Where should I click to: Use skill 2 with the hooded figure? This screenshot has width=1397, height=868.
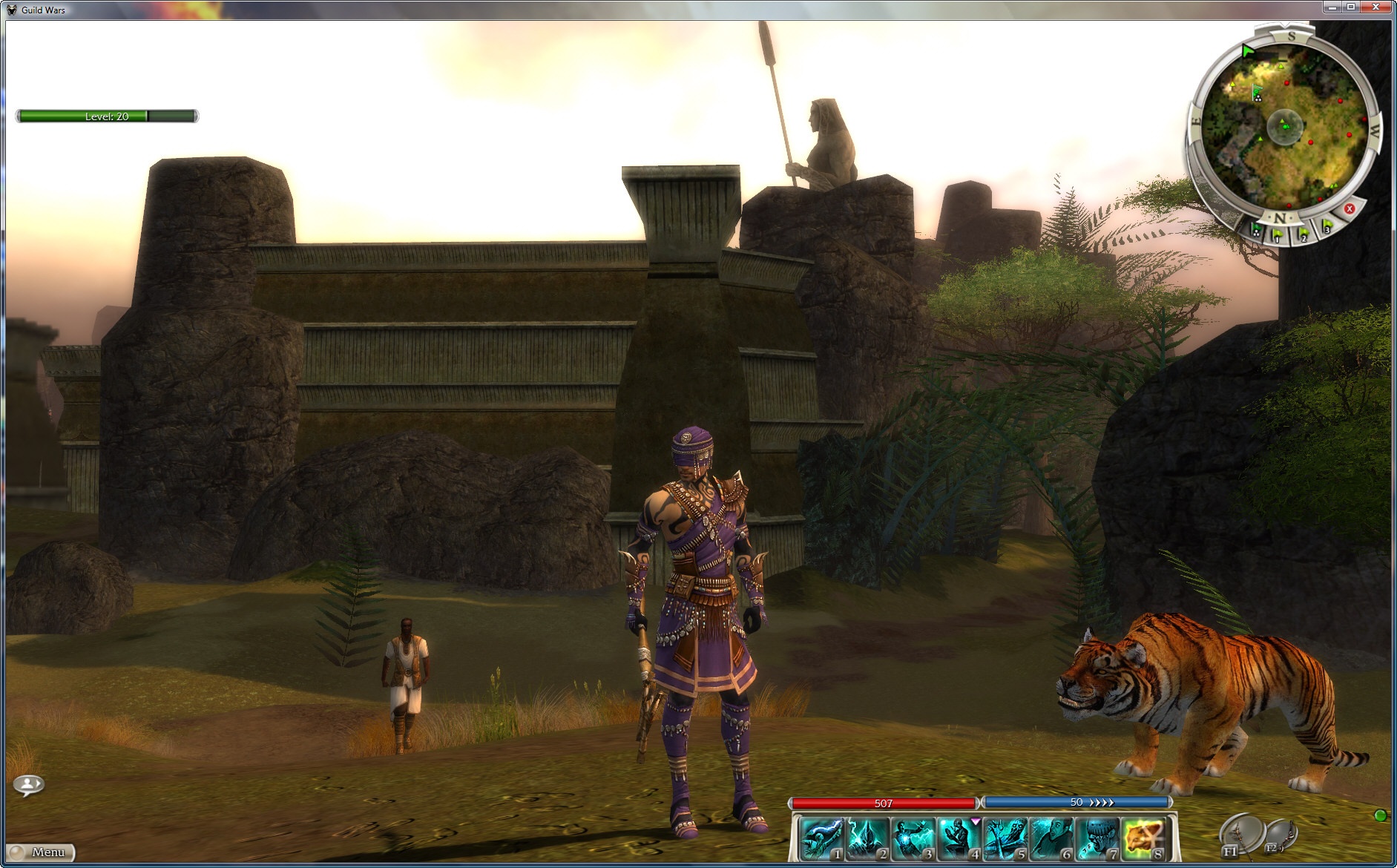[867, 838]
